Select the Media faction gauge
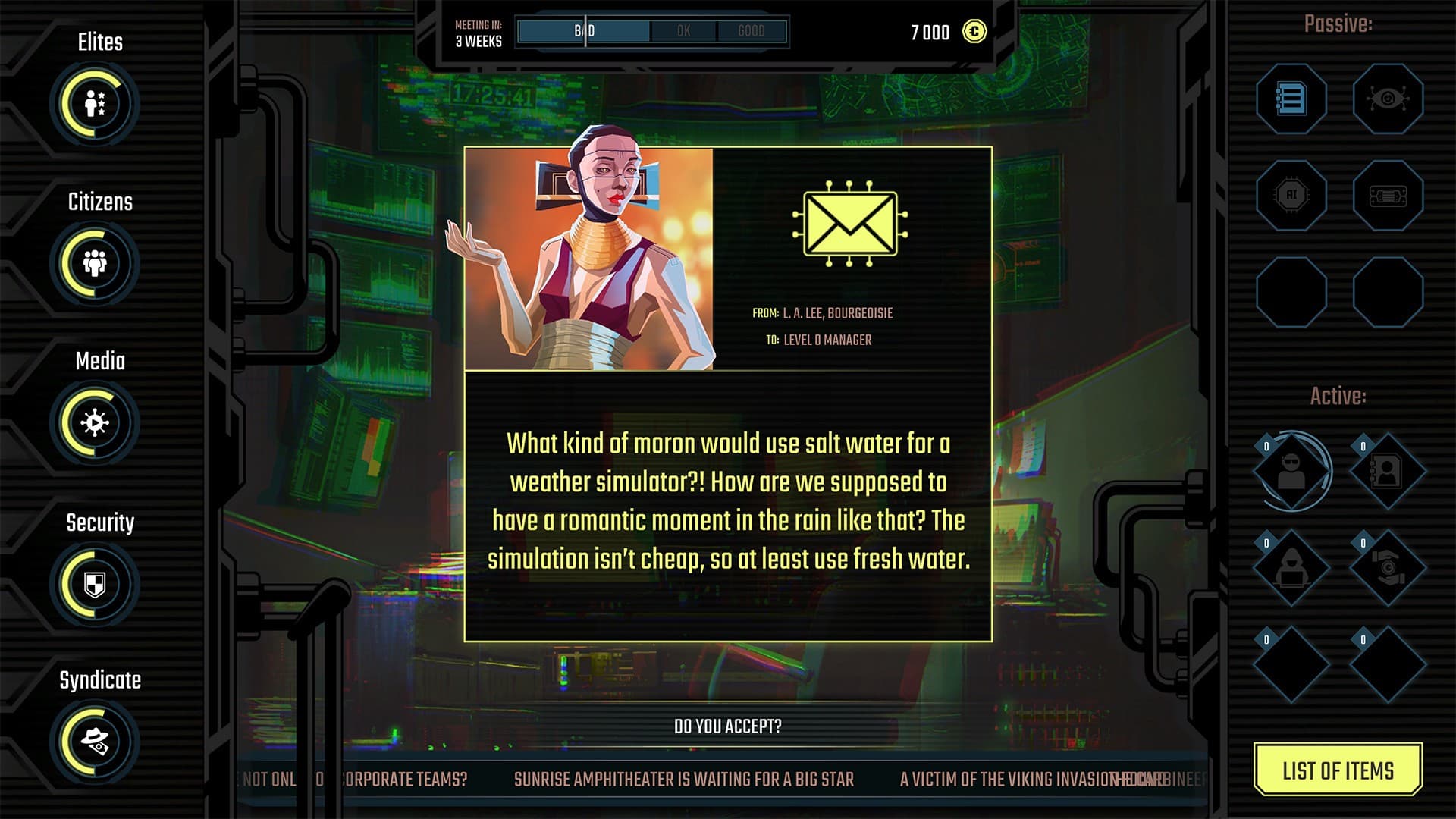Screen dimensions: 1456x819 [x=95, y=422]
